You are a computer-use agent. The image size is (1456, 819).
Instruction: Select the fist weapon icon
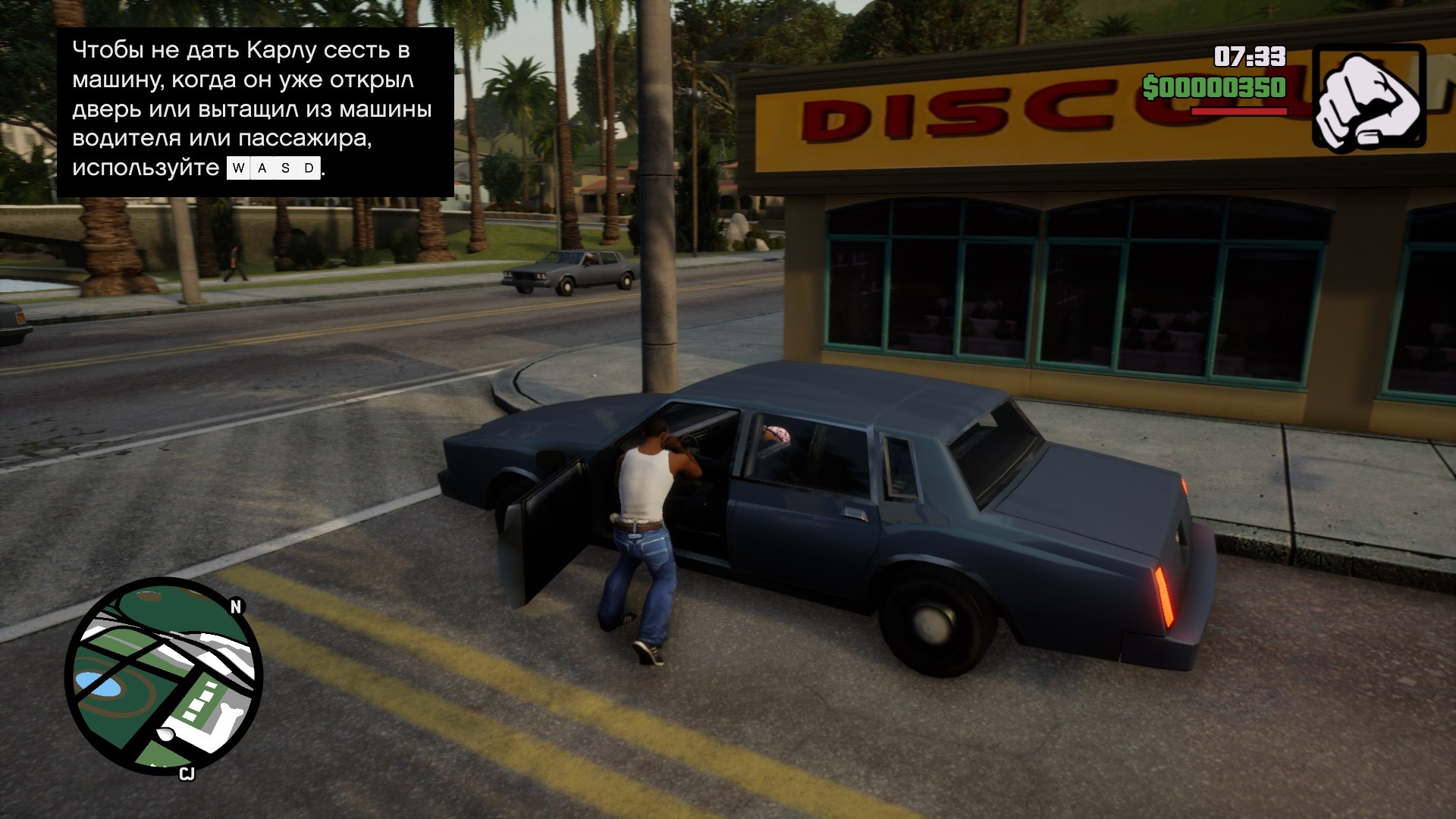[x=1369, y=96]
